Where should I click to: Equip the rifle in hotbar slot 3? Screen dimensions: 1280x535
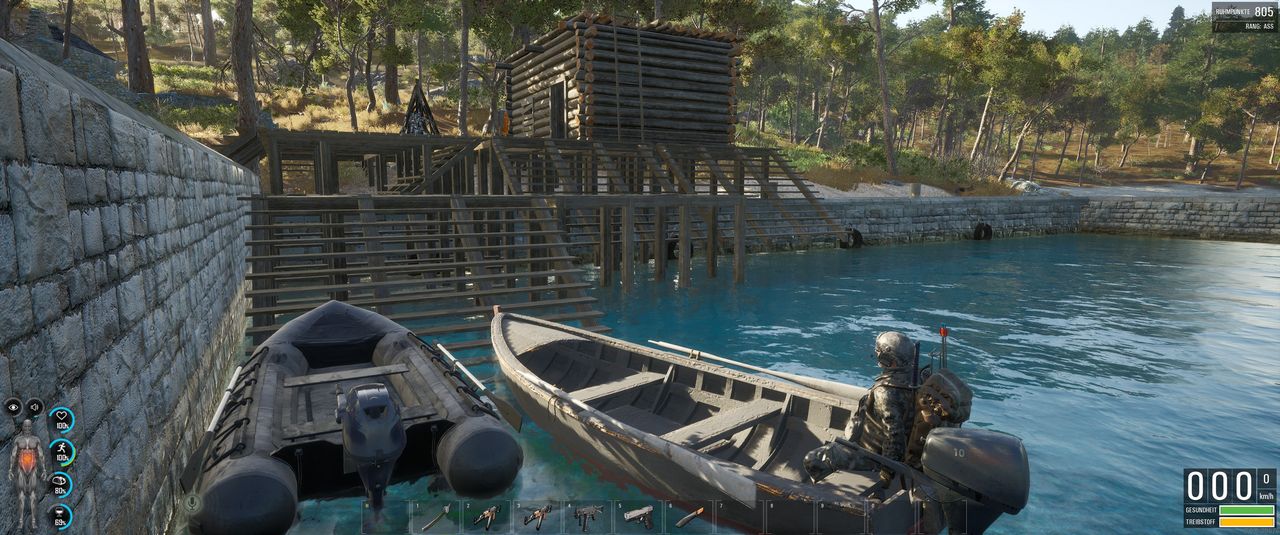point(537,517)
